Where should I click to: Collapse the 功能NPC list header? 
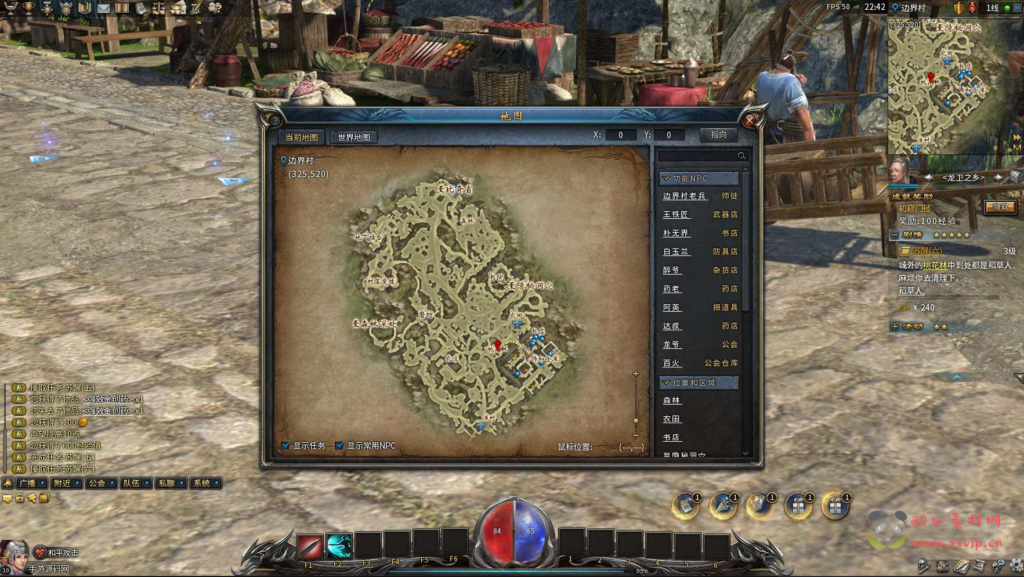[x=699, y=178]
